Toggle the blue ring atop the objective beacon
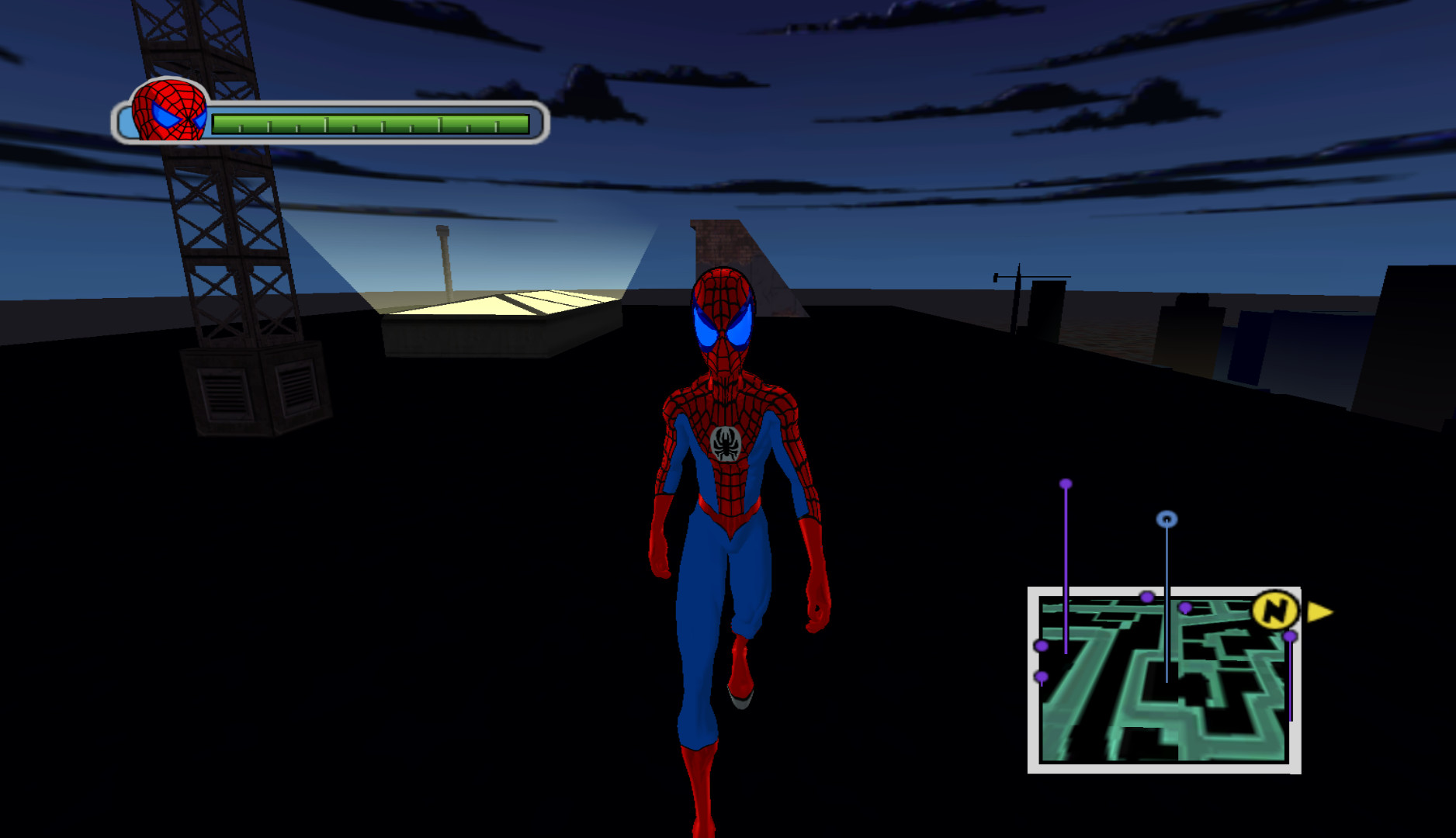The width and height of the screenshot is (1456, 838). click(x=1165, y=518)
